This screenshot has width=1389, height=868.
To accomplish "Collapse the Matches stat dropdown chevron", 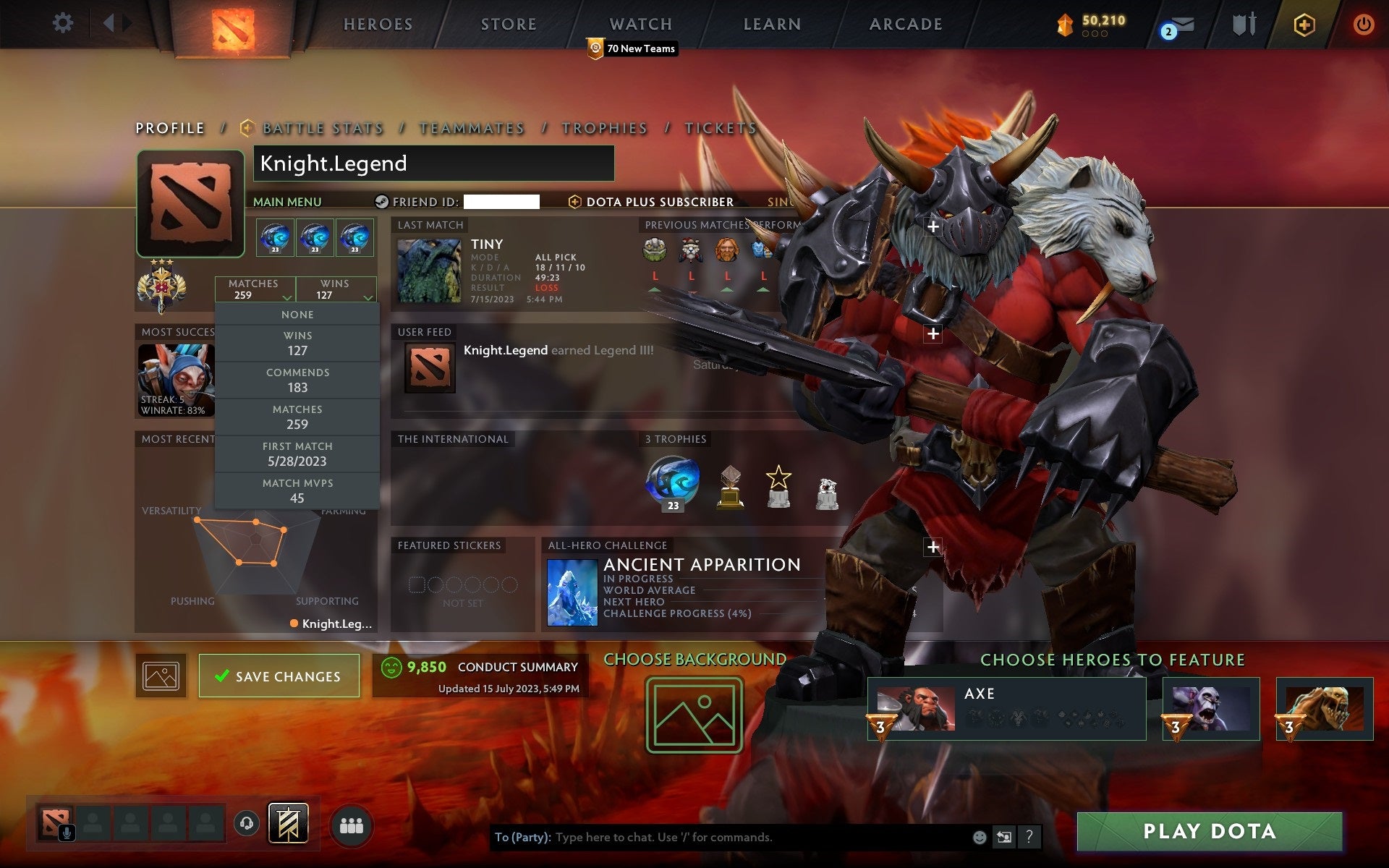I will (x=287, y=297).
